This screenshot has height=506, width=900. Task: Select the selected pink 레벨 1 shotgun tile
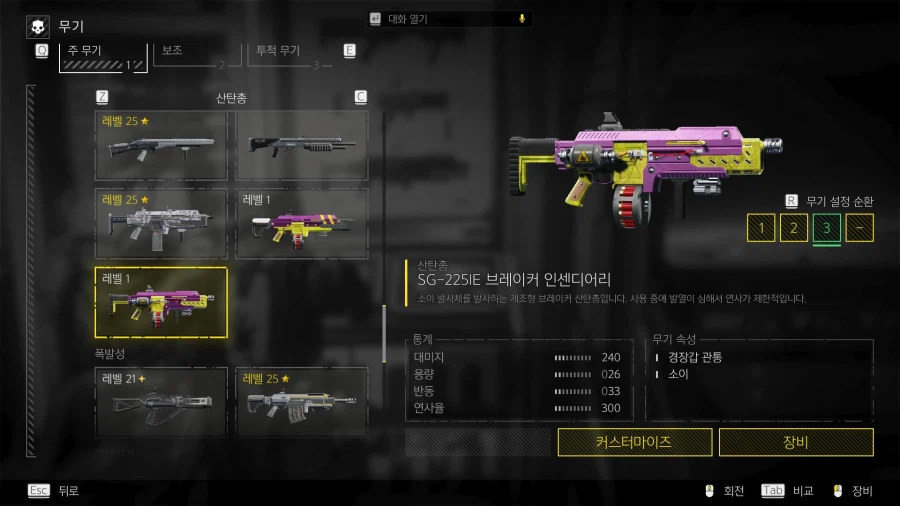click(161, 302)
